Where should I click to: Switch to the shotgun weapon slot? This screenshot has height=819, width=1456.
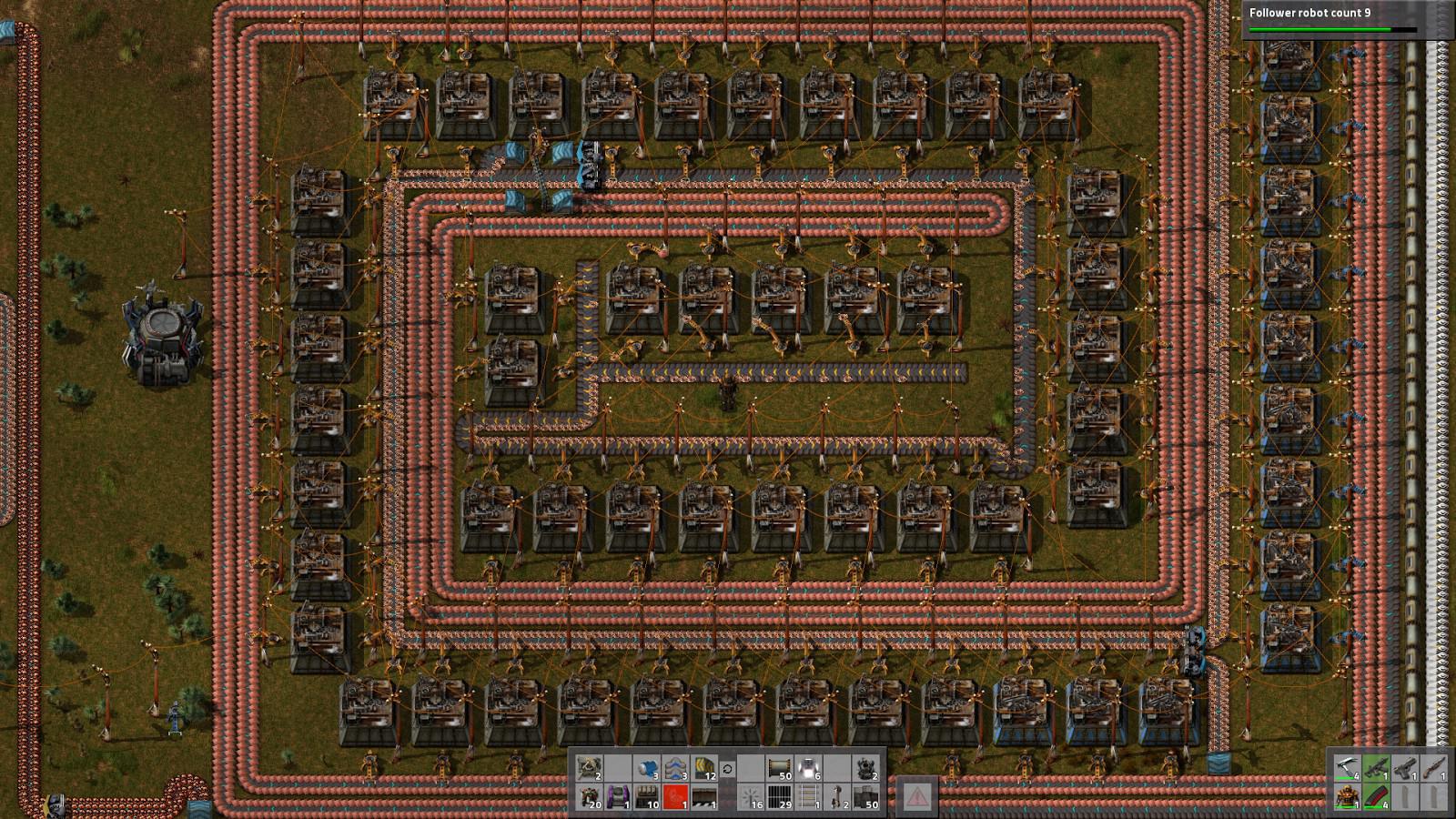click(x=1433, y=767)
